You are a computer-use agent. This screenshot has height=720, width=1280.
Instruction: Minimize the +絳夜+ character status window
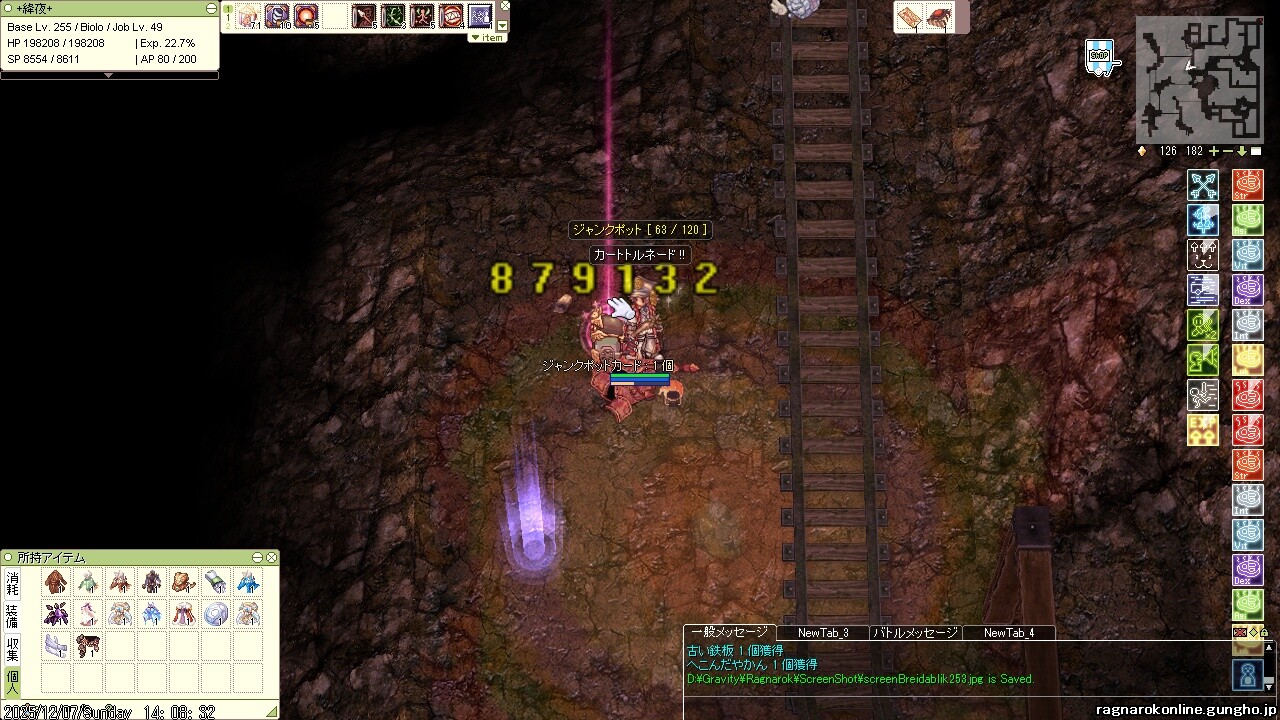pyautogui.click(x=211, y=8)
